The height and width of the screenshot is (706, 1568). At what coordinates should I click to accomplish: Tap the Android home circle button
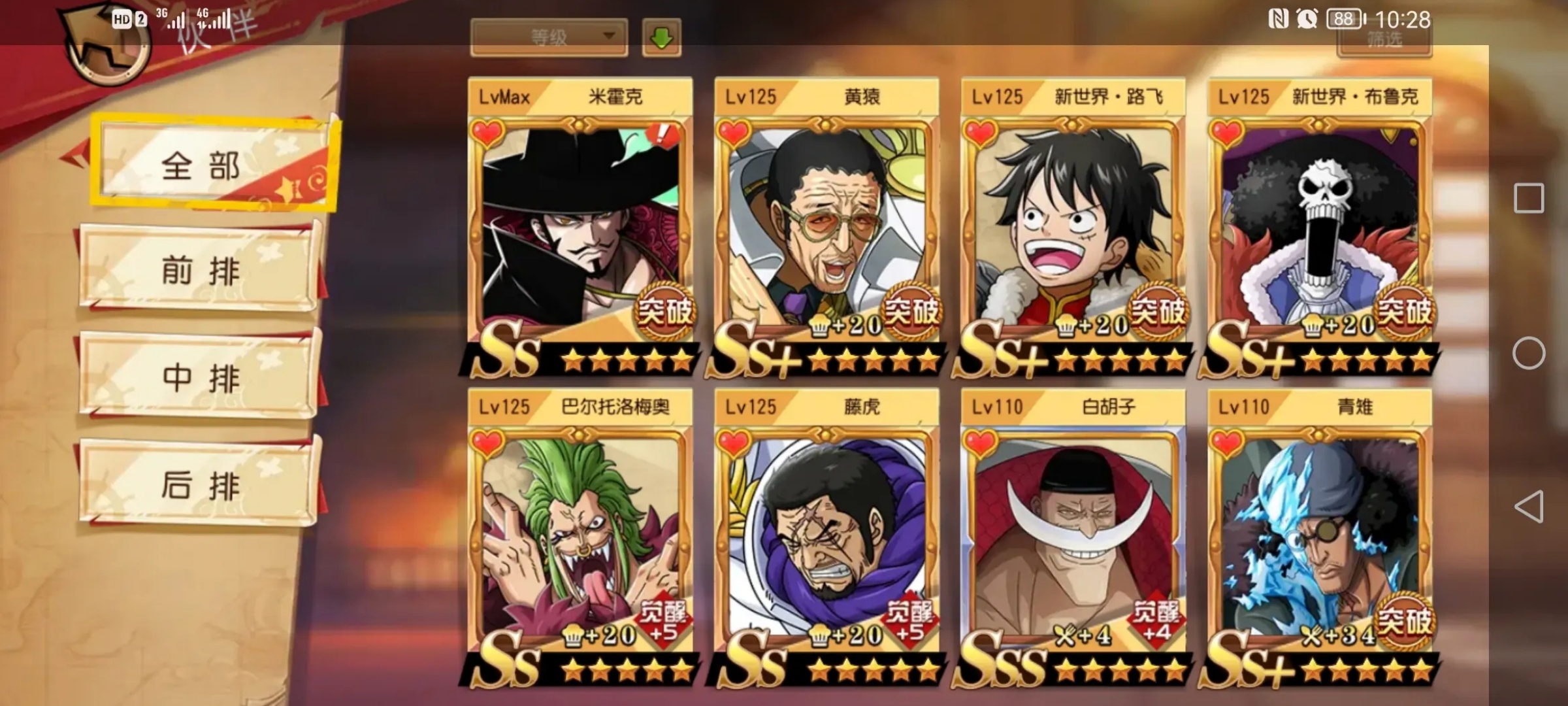click(x=1529, y=353)
